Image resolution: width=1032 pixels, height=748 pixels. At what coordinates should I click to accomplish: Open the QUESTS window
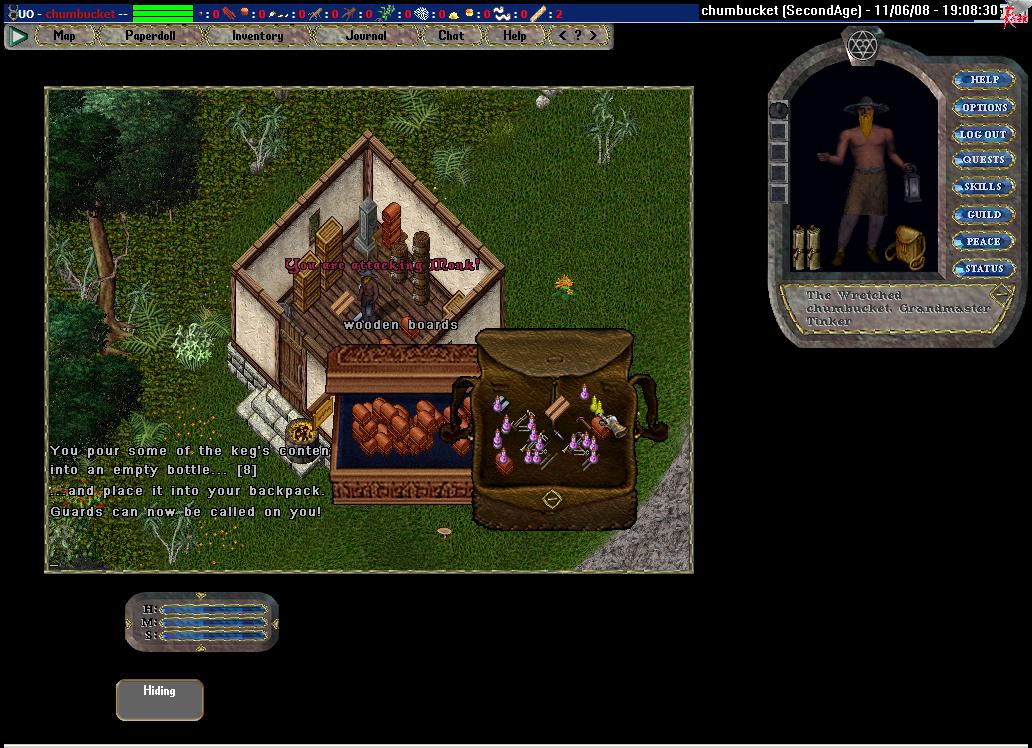[984, 160]
